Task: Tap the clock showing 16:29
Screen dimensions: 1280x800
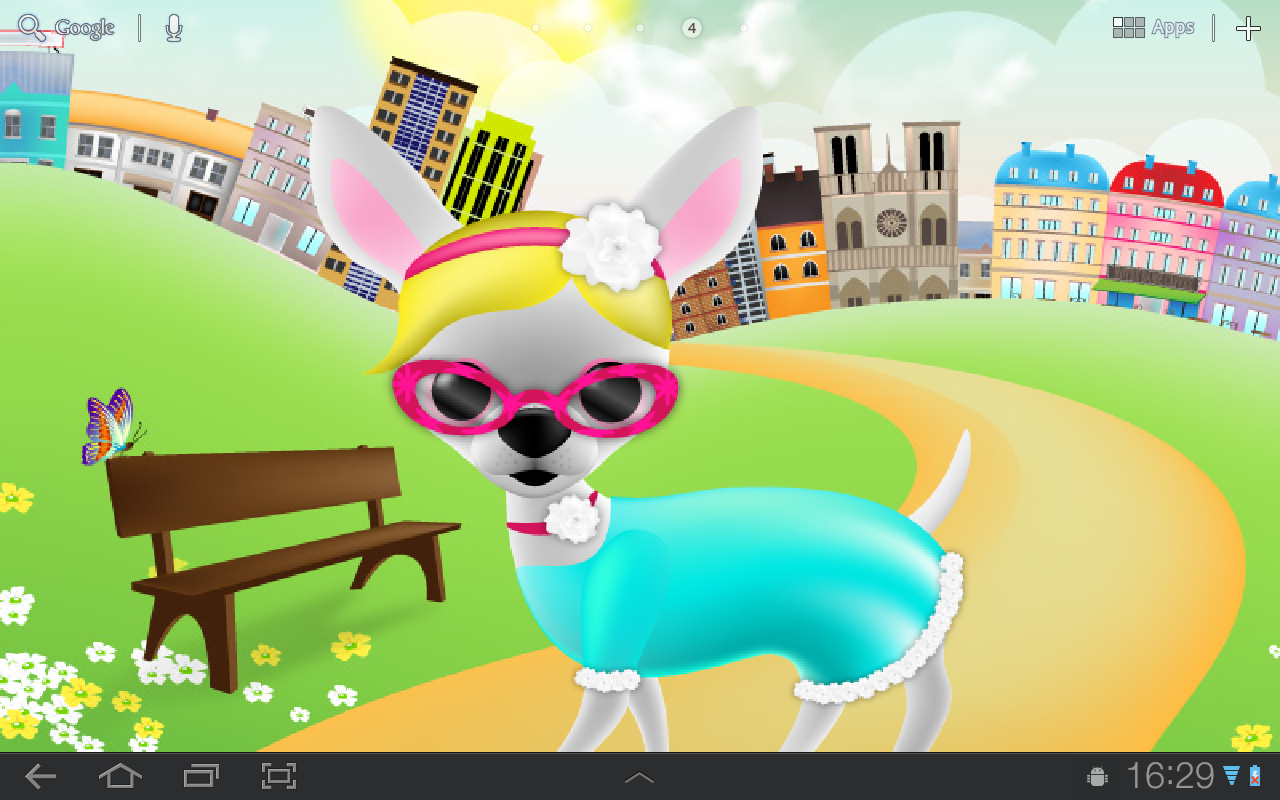Action: [x=1173, y=775]
